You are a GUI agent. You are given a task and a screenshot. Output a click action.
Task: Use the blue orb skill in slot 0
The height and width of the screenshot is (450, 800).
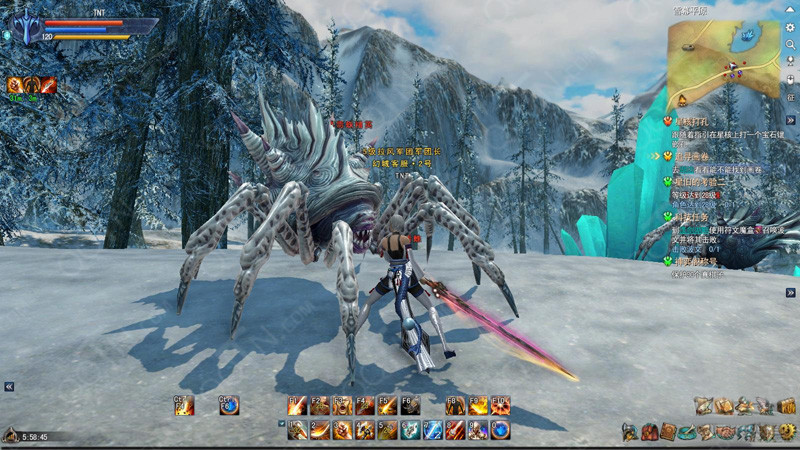coord(500,430)
